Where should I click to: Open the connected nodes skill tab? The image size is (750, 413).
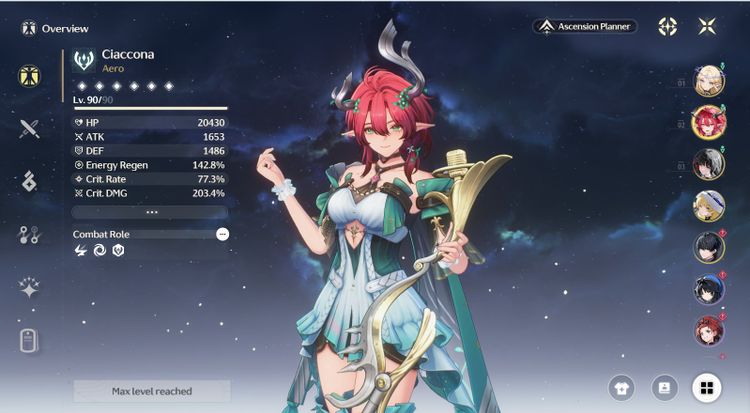(29, 235)
